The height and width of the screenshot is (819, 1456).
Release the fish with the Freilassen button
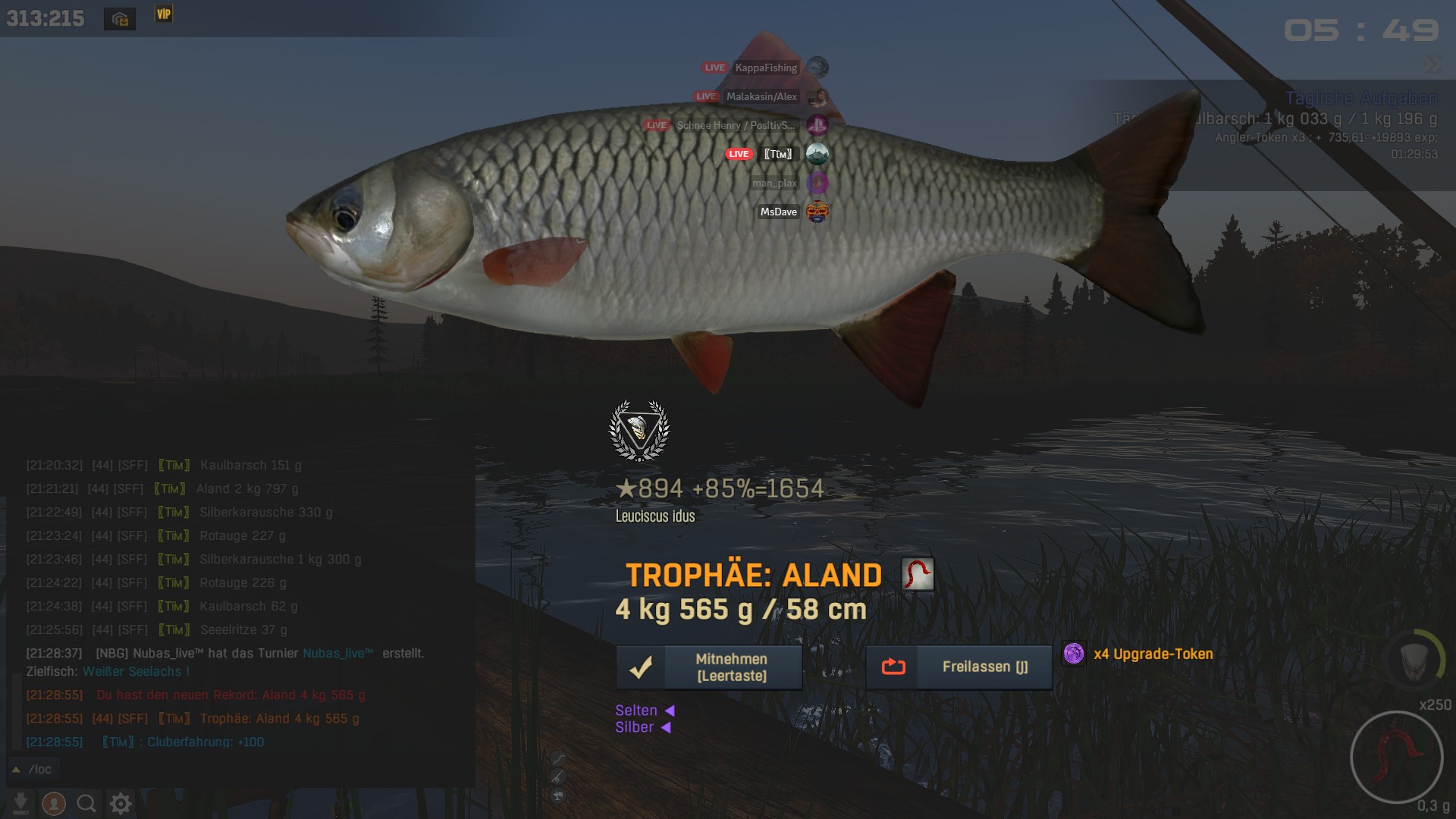tap(959, 667)
